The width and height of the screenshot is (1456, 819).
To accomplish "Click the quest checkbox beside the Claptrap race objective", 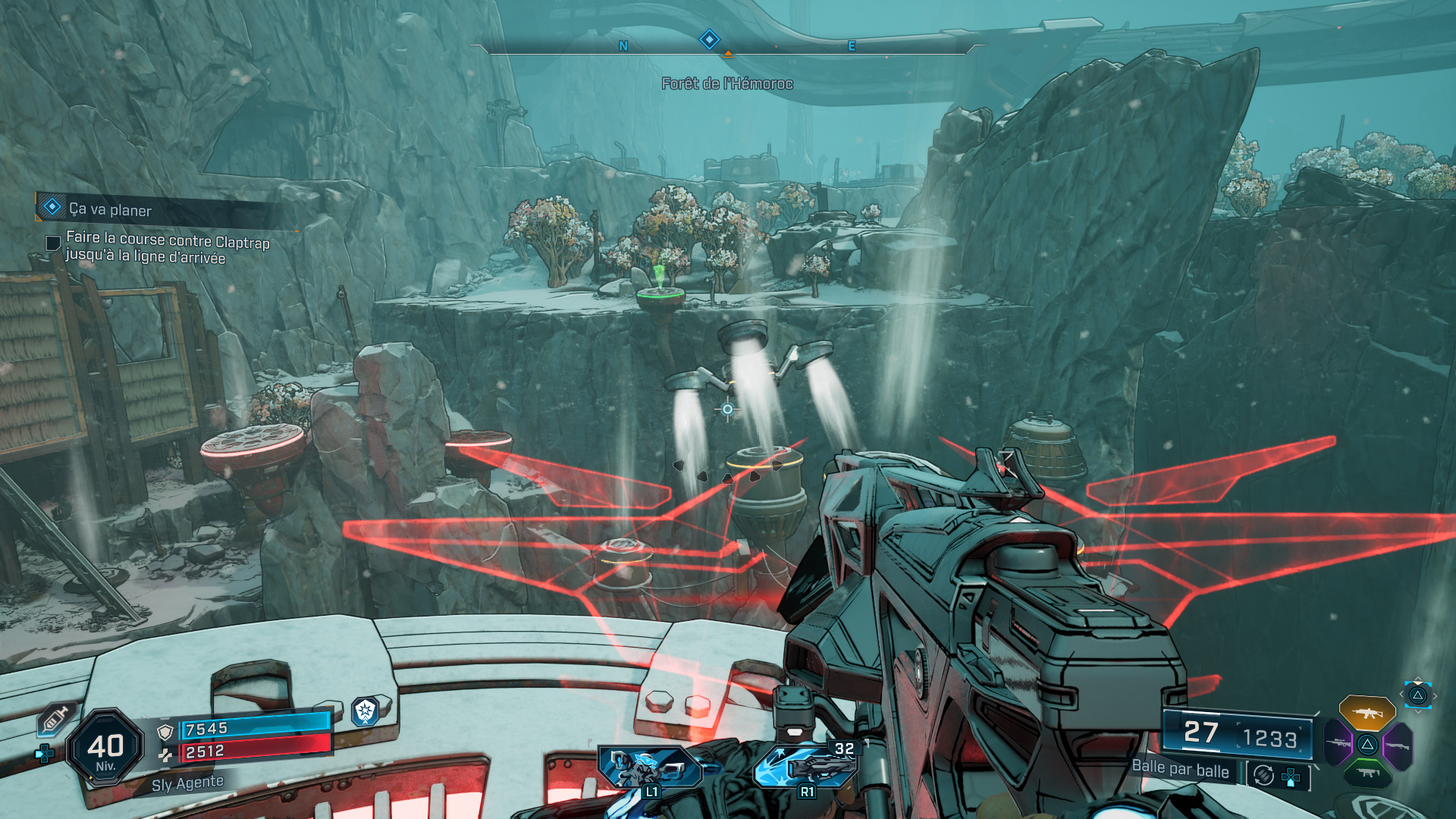I will tap(53, 243).
